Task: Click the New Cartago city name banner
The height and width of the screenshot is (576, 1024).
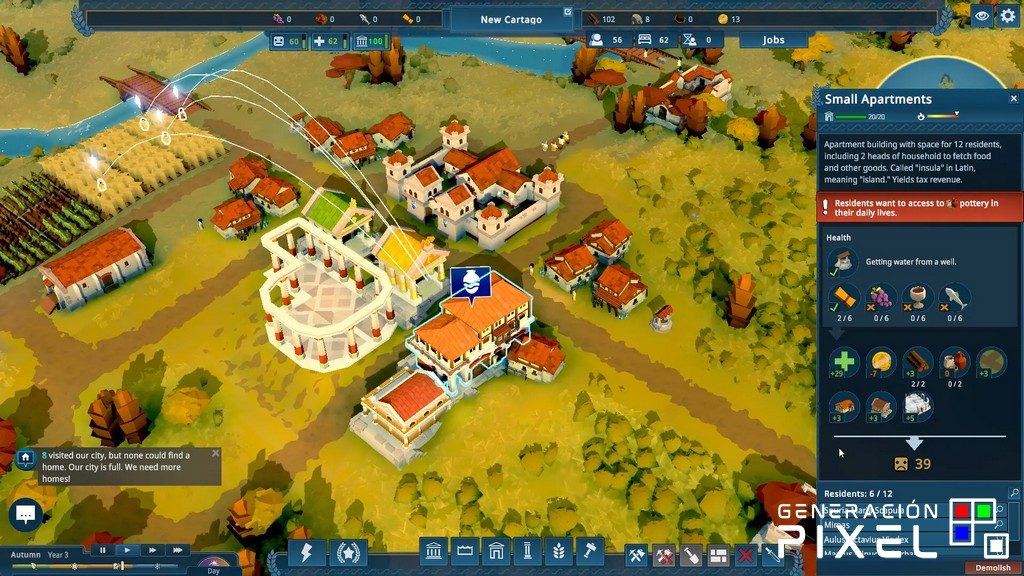Action: click(x=511, y=19)
